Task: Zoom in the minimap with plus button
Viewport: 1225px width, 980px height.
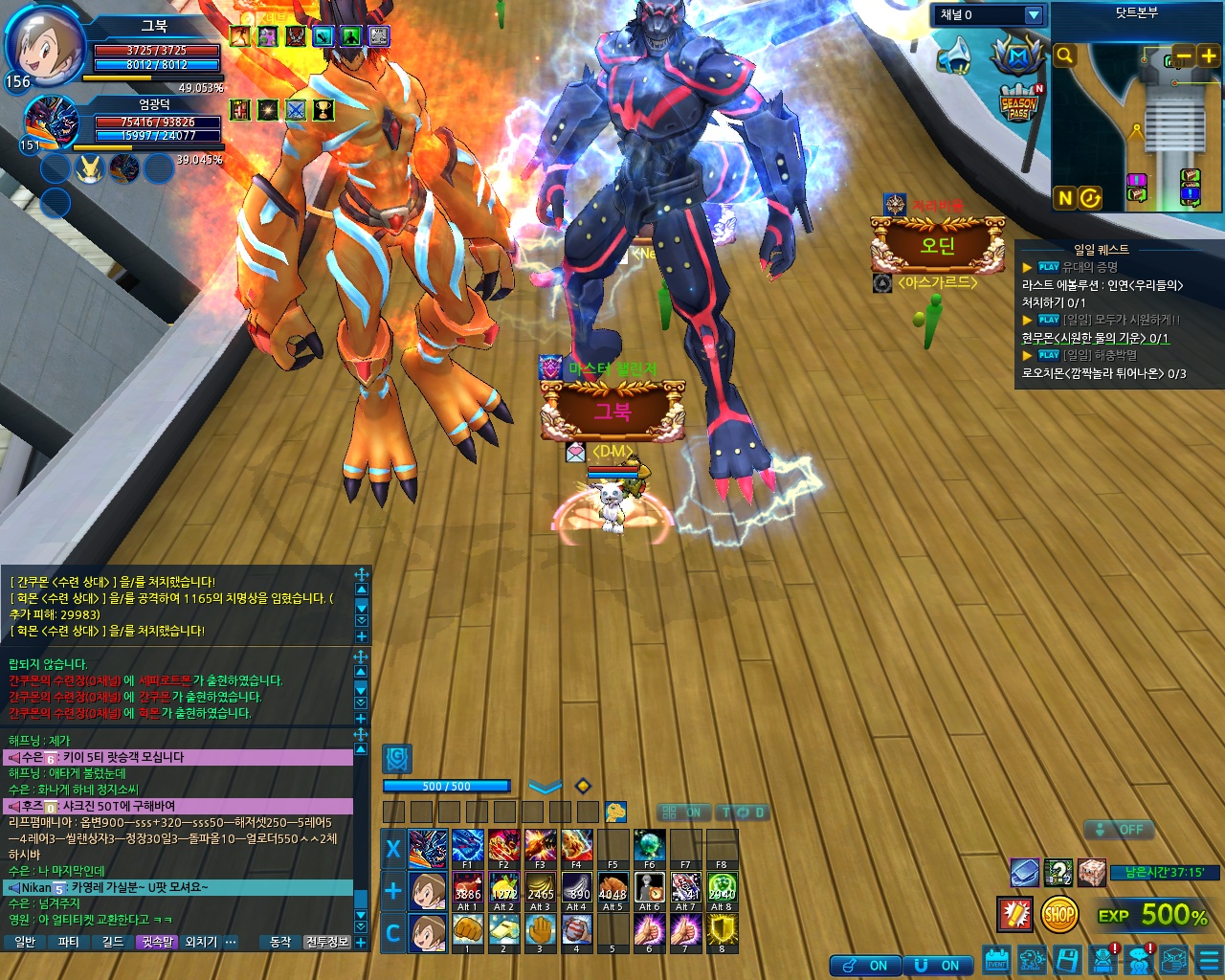Action: [1208, 56]
